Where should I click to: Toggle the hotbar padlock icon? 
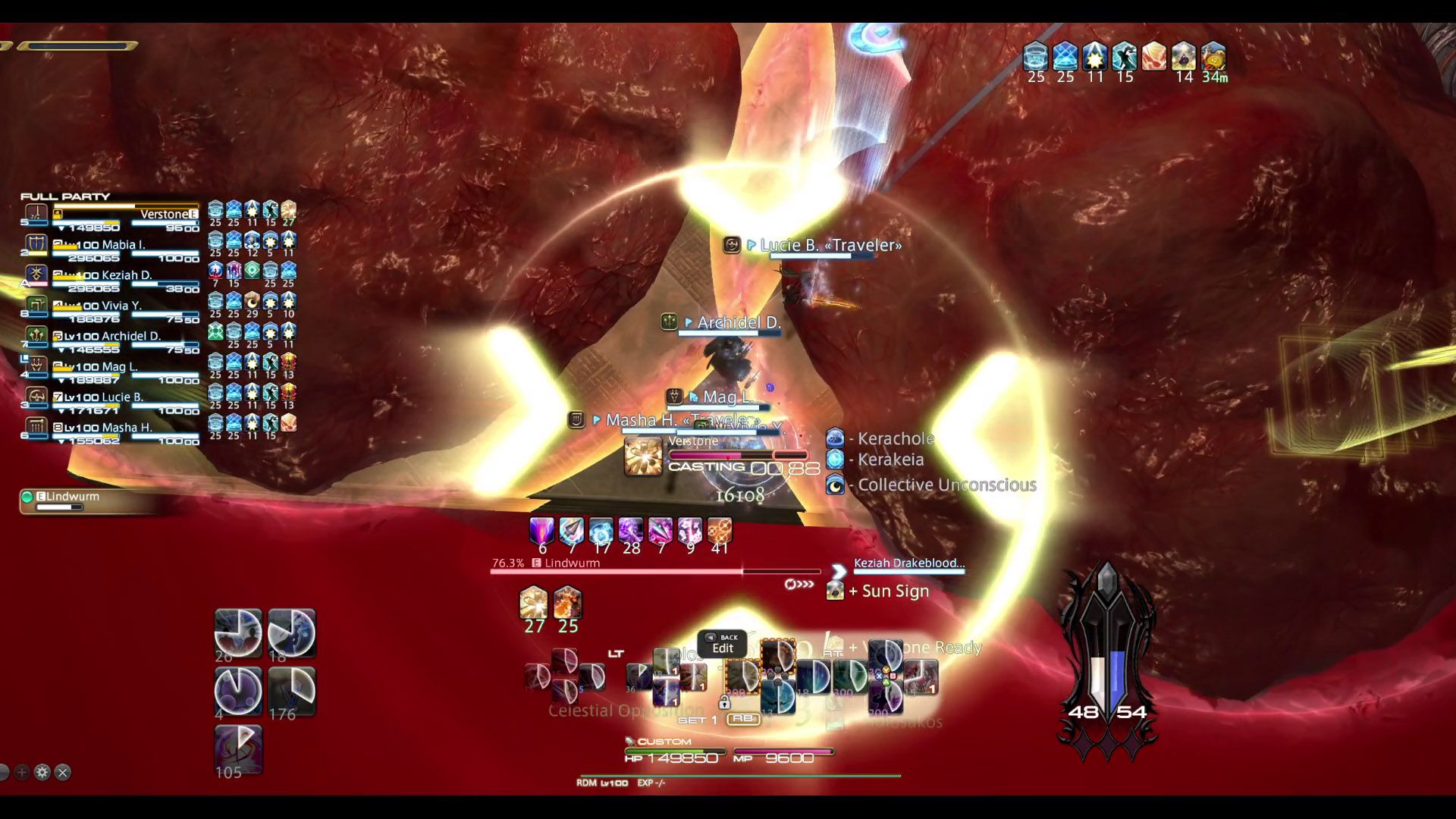click(x=724, y=702)
